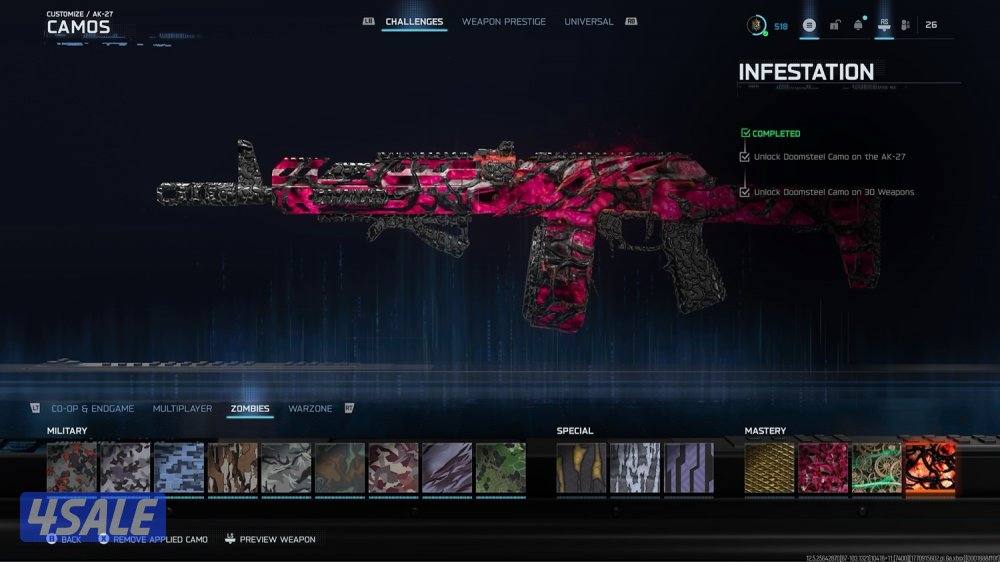Show the Co-op & Endgame camo category
The image size is (1000, 562).
click(x=90, y=409)
